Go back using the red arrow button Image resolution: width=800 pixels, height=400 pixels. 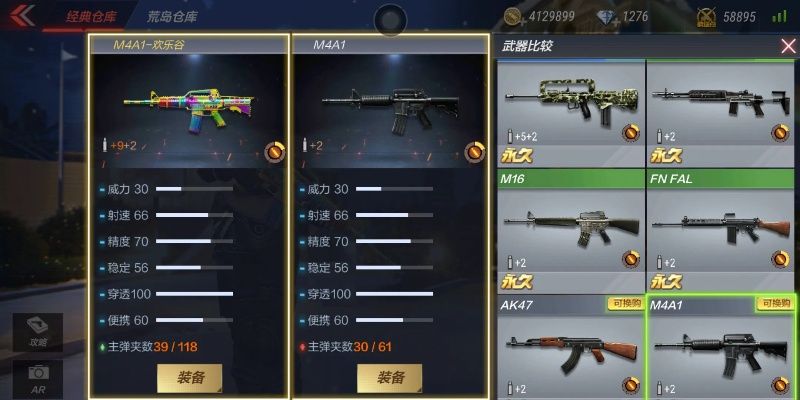click(22, 15)
